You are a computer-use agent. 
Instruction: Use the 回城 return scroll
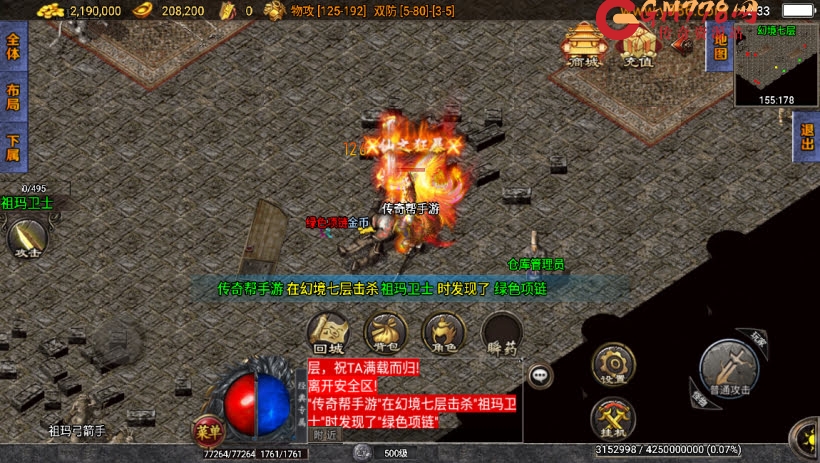click(327, 333)
